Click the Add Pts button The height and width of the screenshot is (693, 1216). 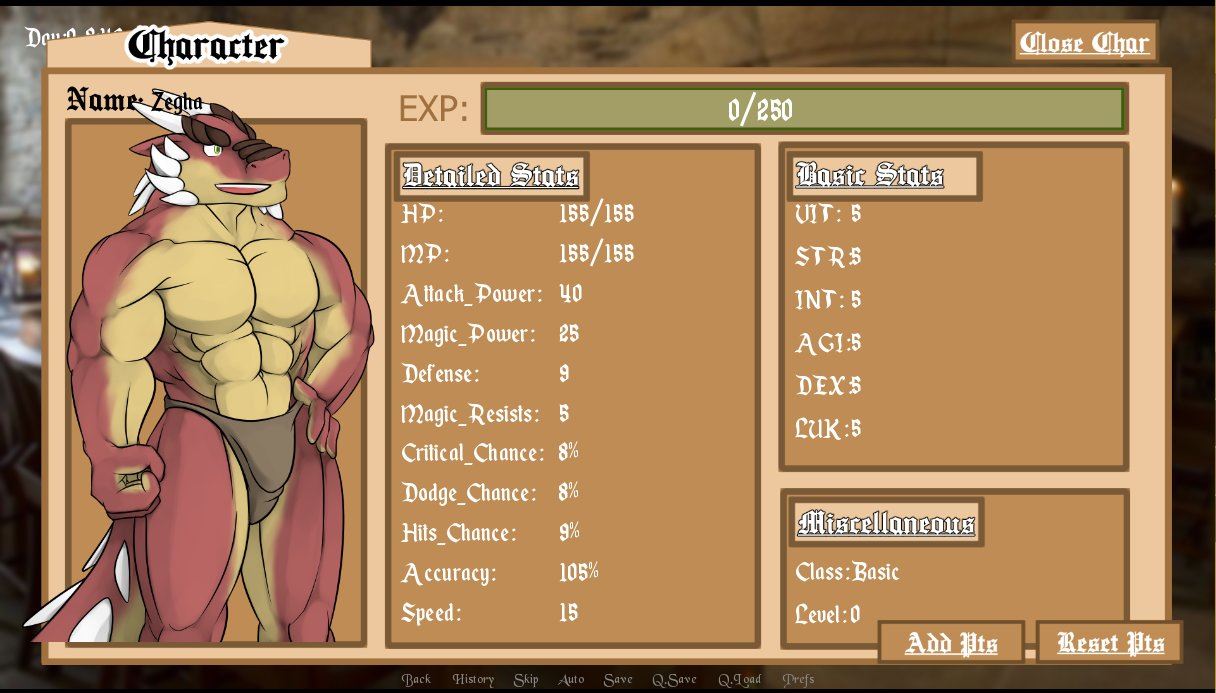(x=951, y=643)
